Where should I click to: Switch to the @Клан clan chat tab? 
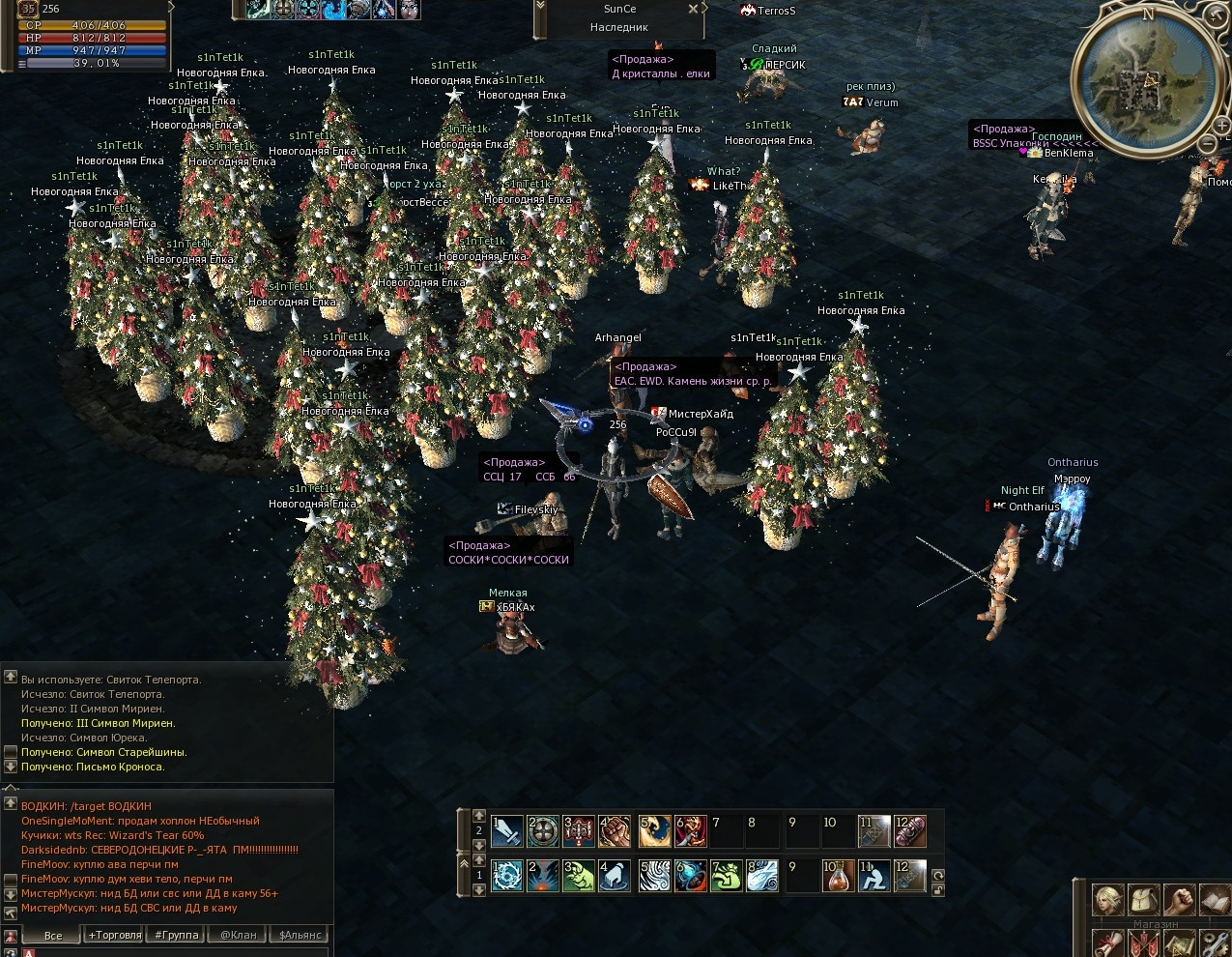(x=238, y=935)
